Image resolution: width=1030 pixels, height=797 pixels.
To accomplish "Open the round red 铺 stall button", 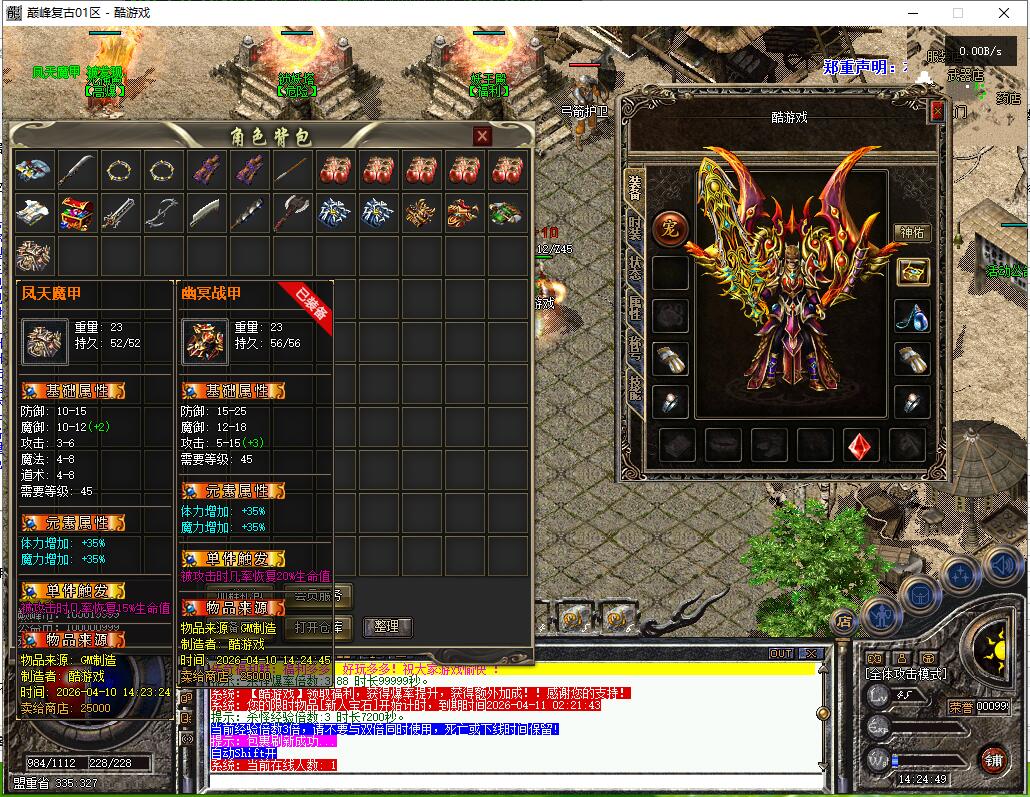I will (x=993, y=759).
